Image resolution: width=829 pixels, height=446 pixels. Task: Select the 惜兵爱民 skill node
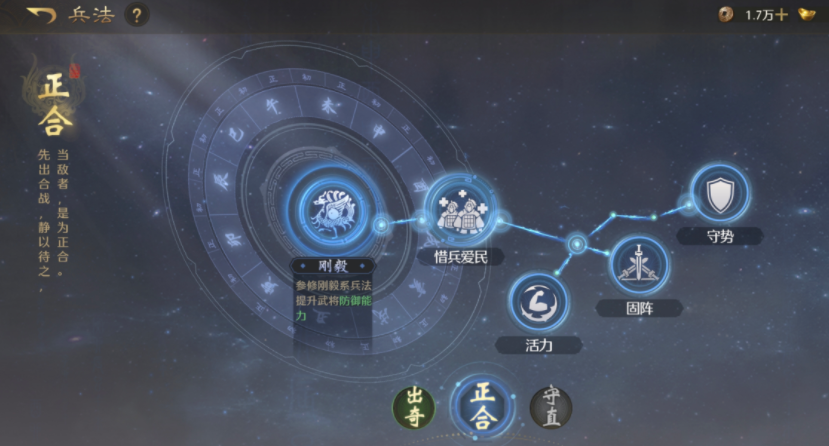pyautogui.click(x=460, y=210)
